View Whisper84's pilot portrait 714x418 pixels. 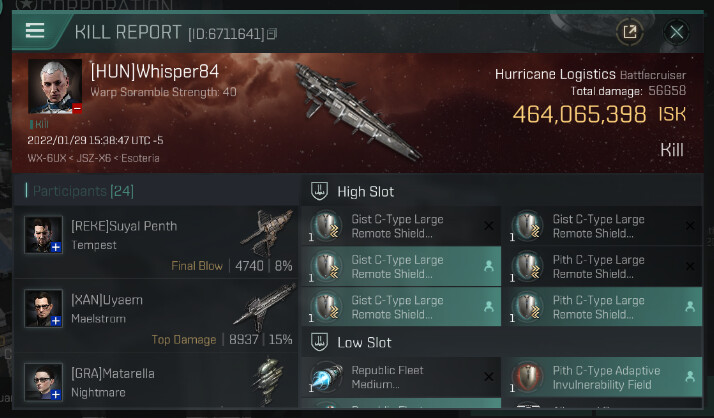pyautogui.click(x=55, y=87)
